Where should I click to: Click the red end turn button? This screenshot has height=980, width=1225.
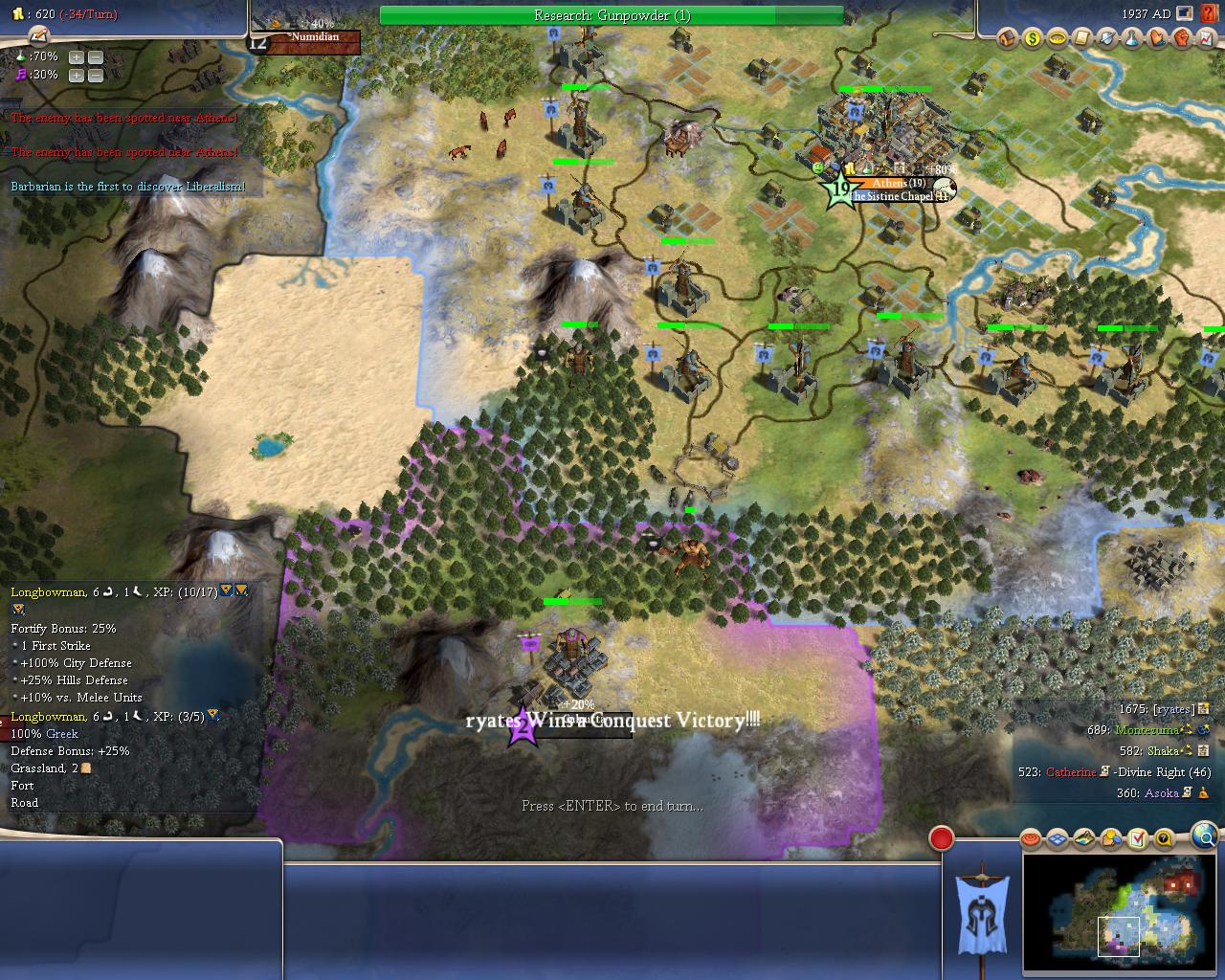tap(942, 839)
